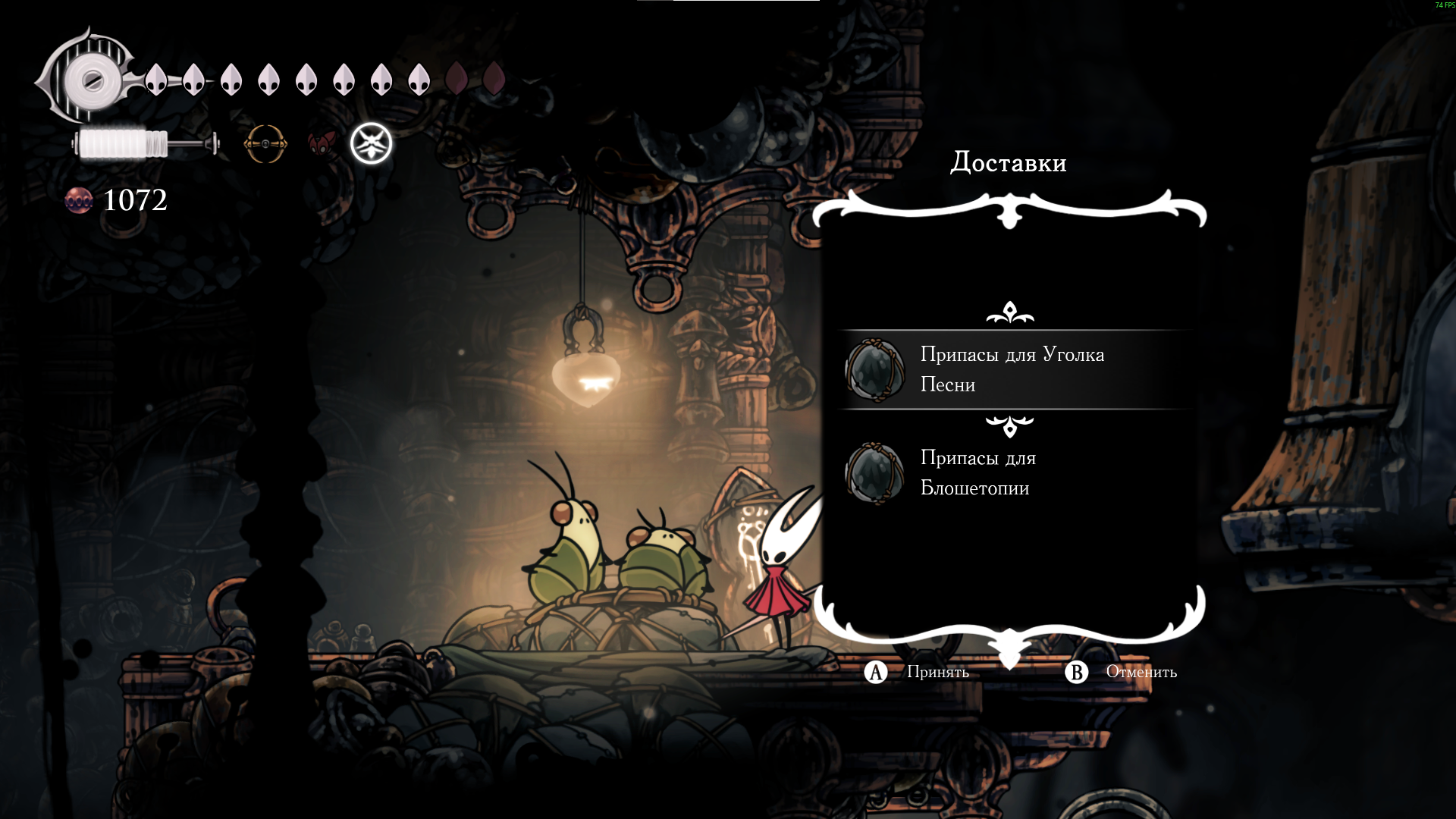Viewport: 1456px width, 819px height.
Task: Click the Отменить cancel option
Action: [x=1122, y=672]
